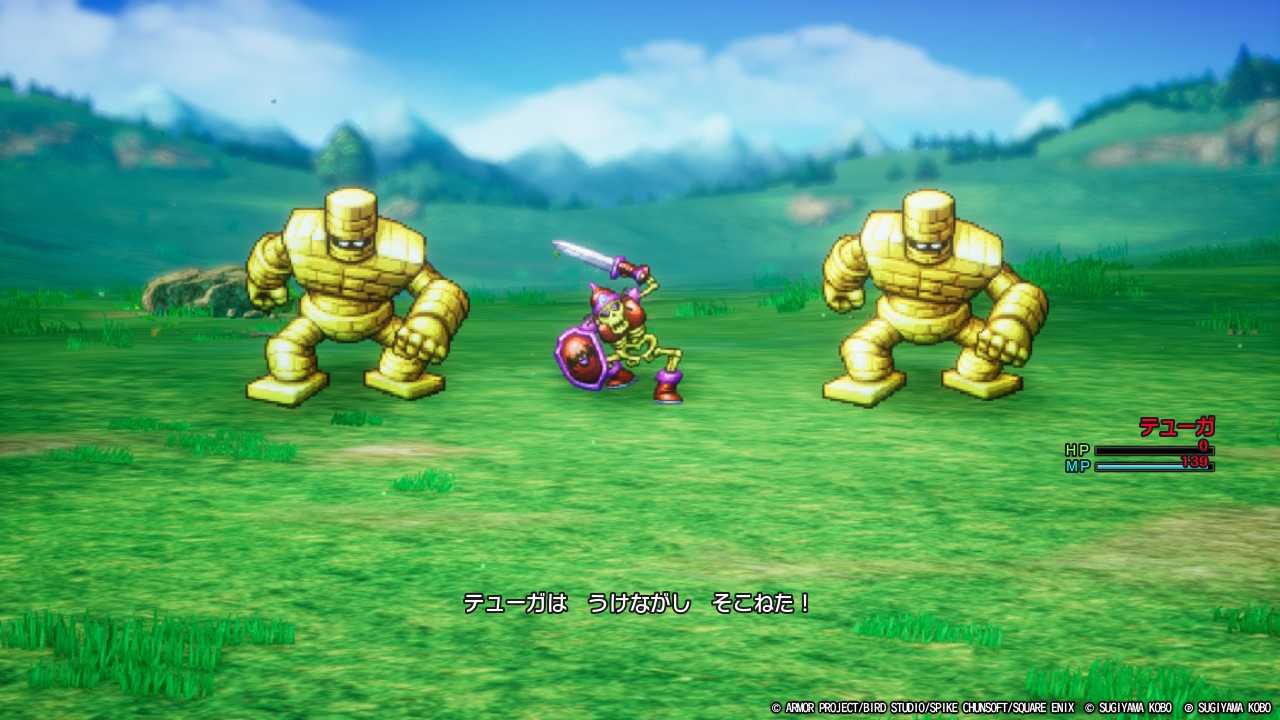Image resolution: width=1280 pixels, height=720 pixels.
Task: Click the battle message テューガは うけながし そこねた！
Action: tap(638, 604)
